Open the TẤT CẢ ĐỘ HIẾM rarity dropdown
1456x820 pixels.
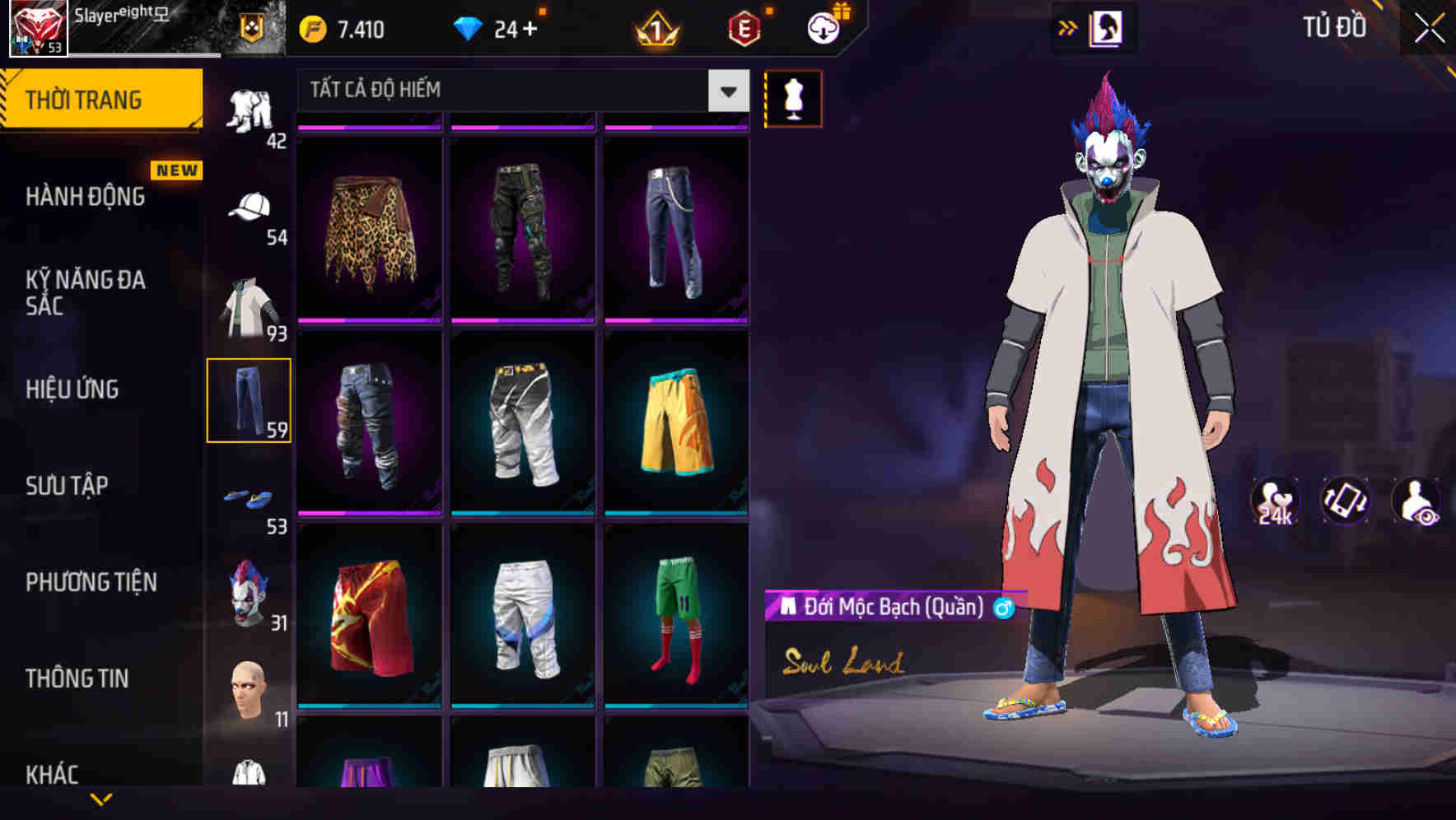coord(519,91)
